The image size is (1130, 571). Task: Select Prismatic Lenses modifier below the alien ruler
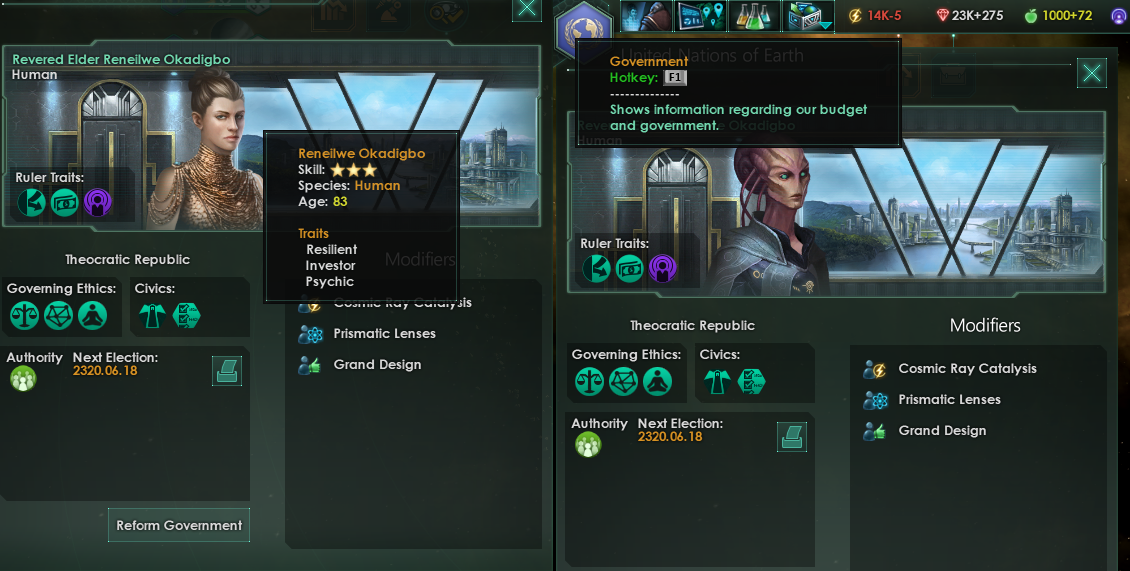948,400
